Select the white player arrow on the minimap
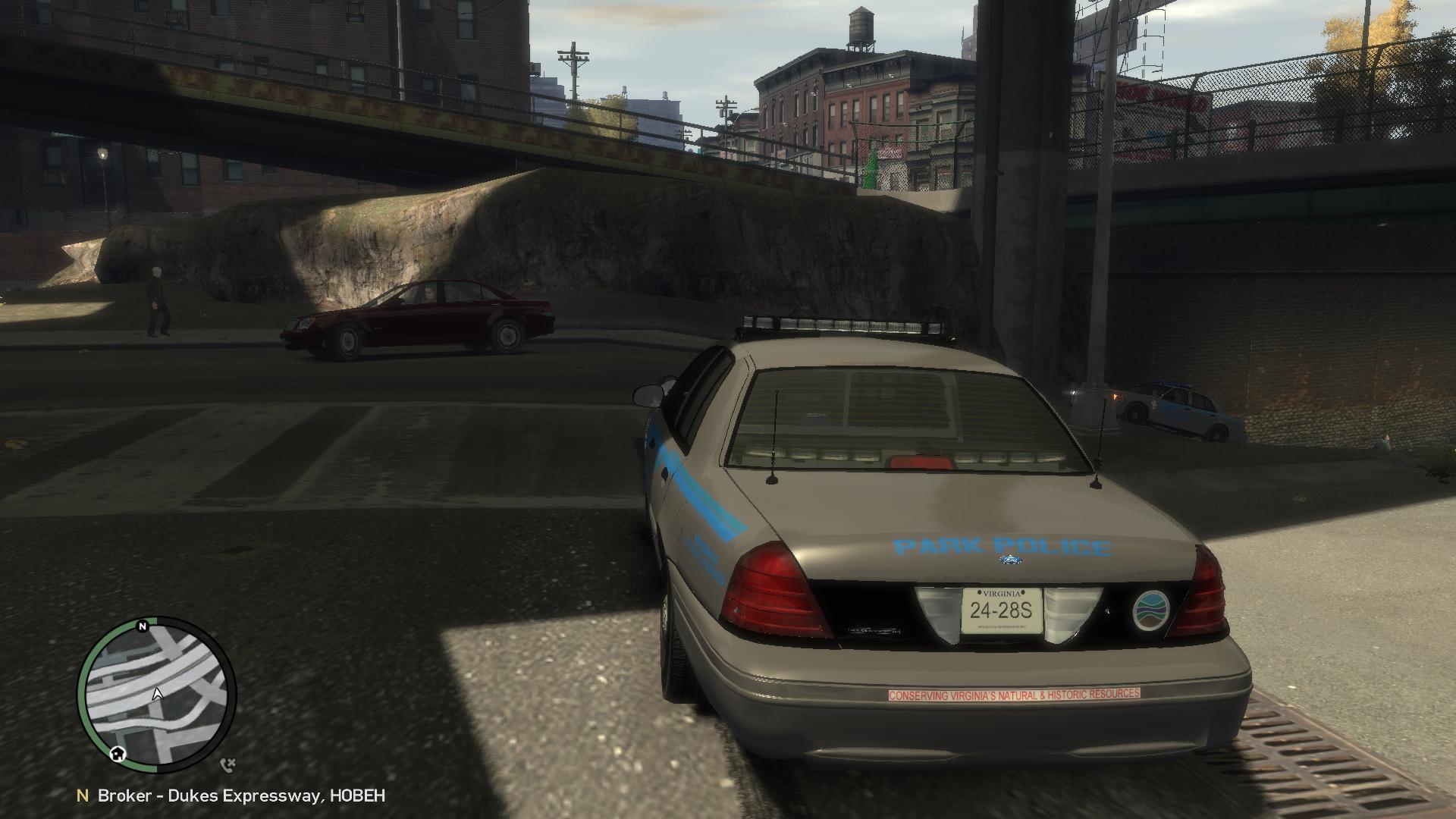Viewport: 1456px width, 819px height. pos(158,693)
